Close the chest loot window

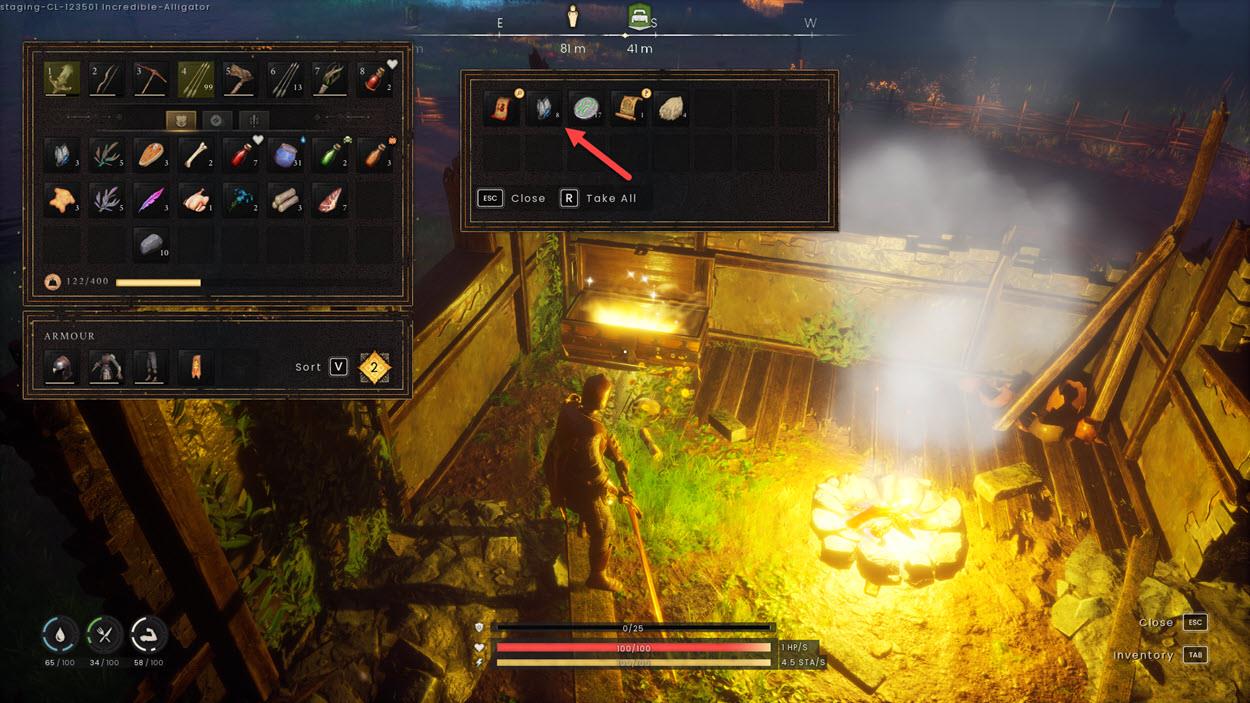click(514, 198)
